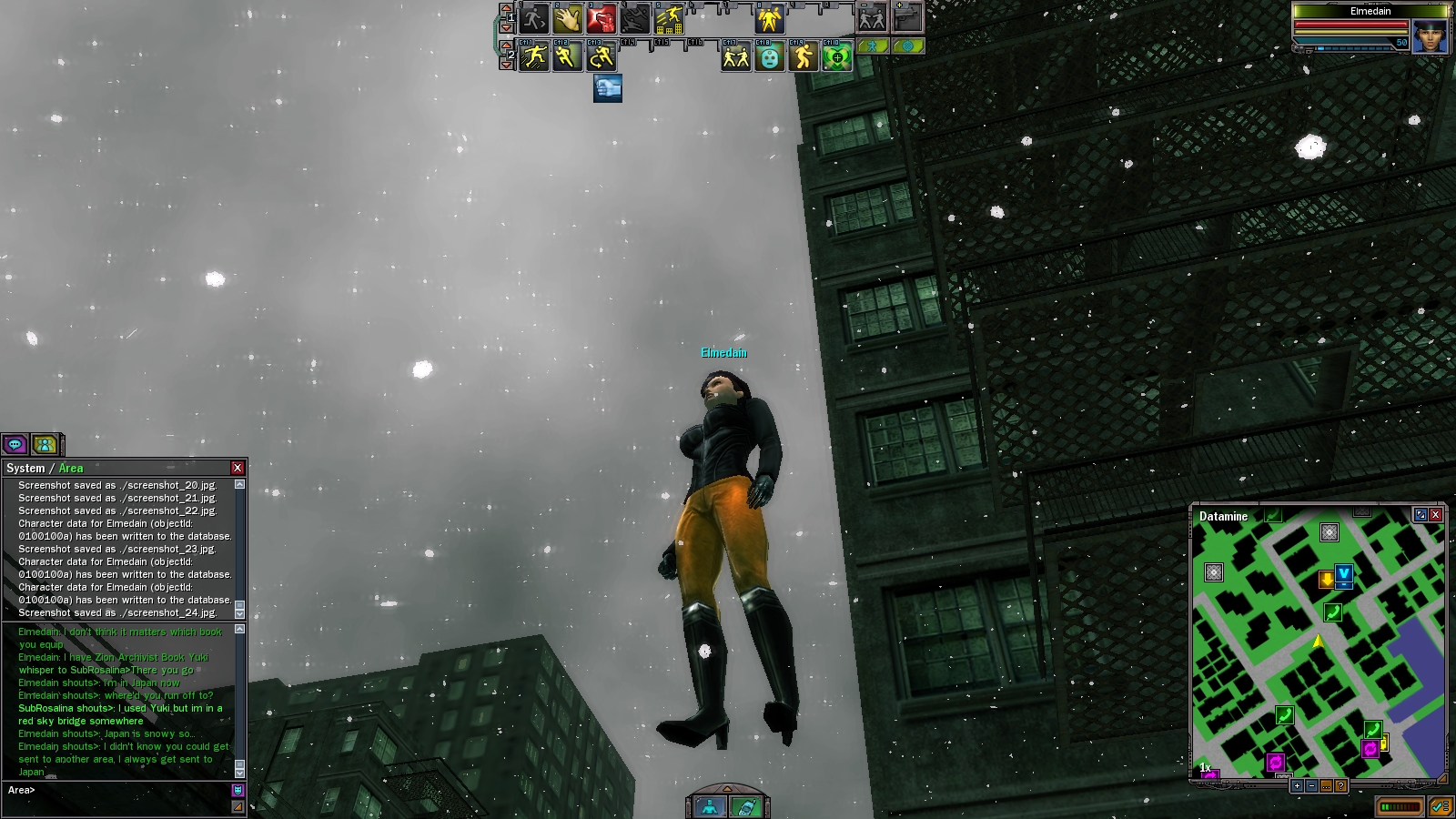The image size is (1456, 819).
Task: Open minimap help question mark button
Action: coord(1340,786)
